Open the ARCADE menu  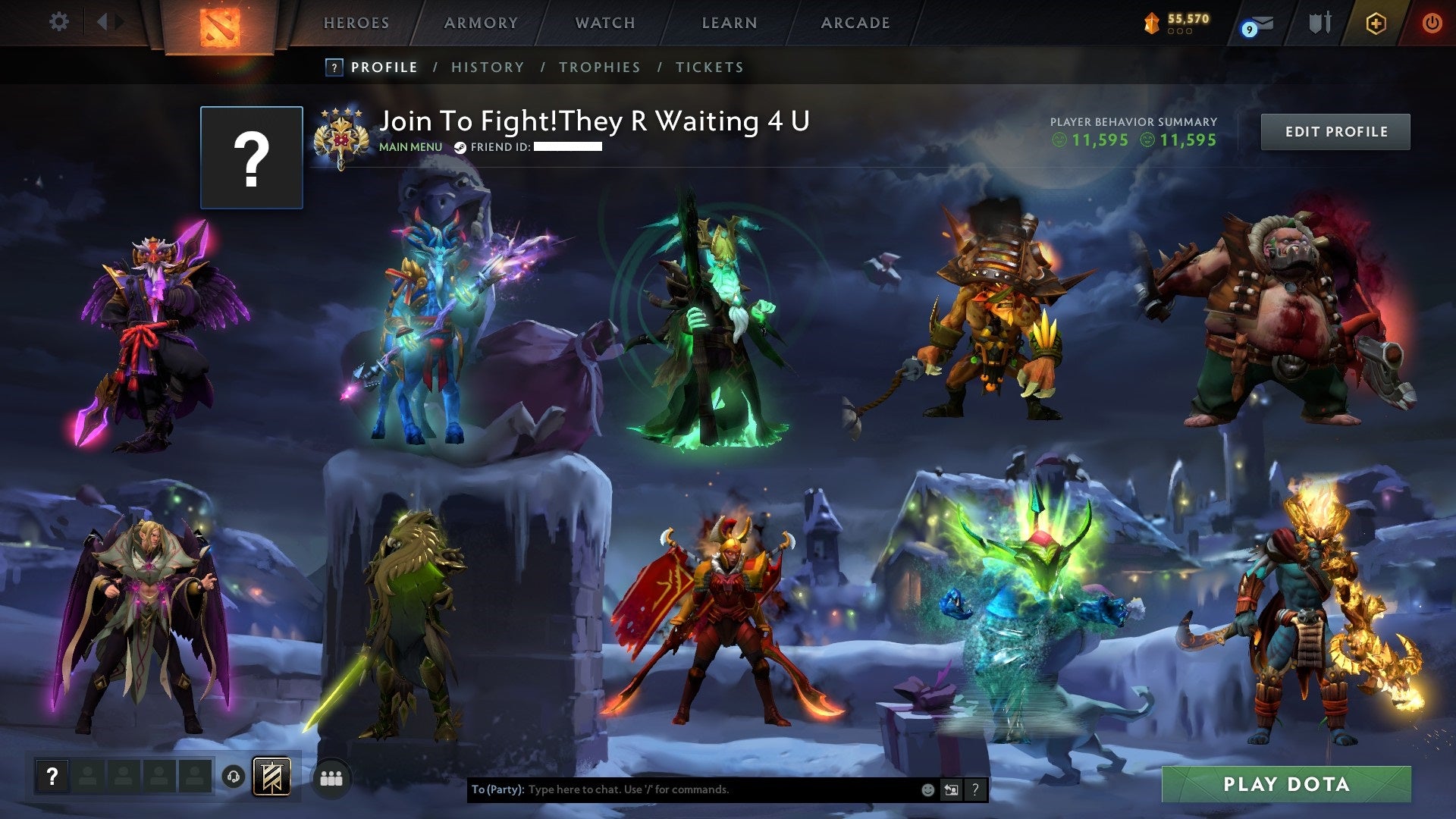coord(855,23)
